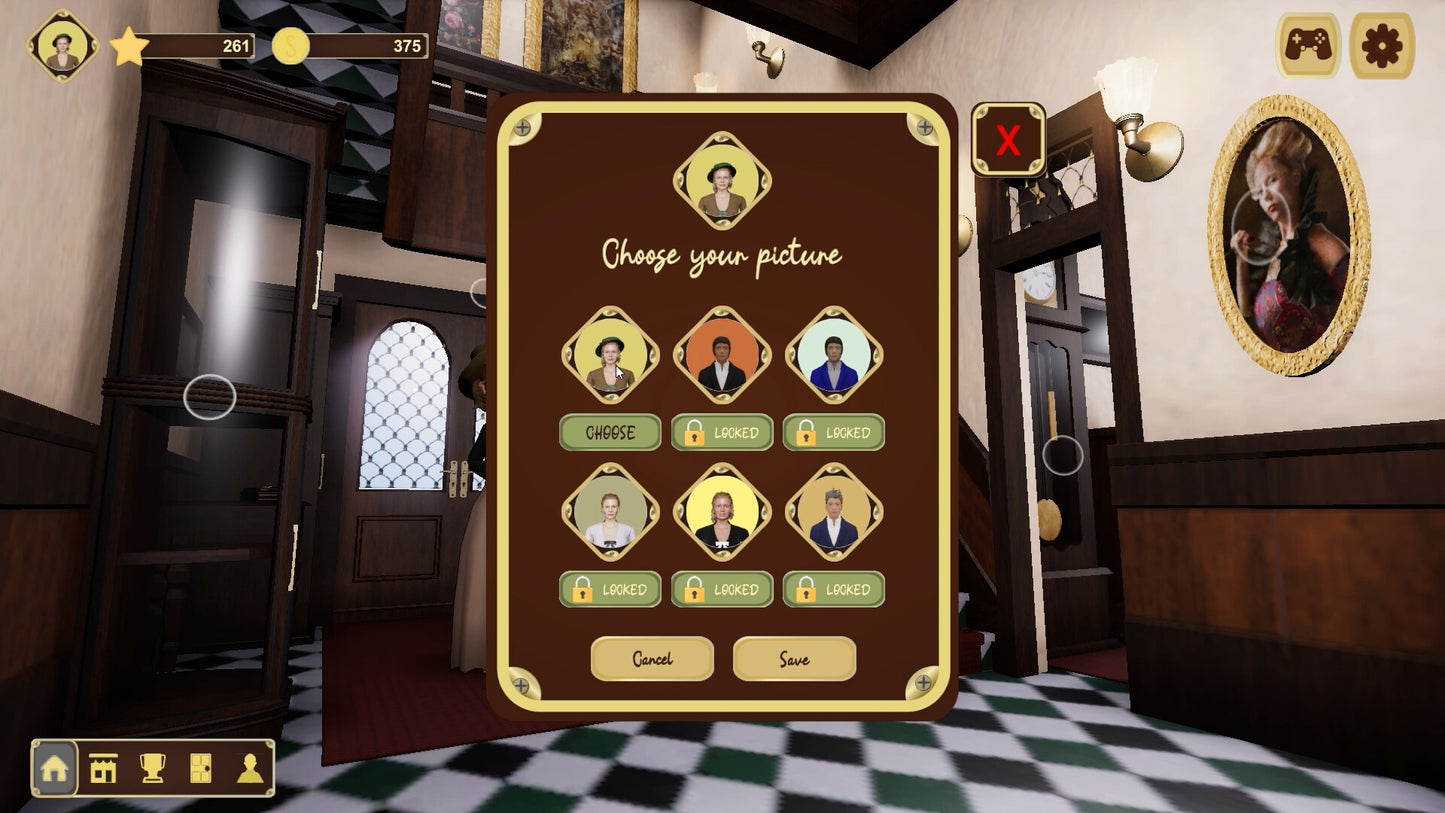Pick the portrait with the orange background
This screenshot has height=813, width=1445.
(x=722, y=355)
